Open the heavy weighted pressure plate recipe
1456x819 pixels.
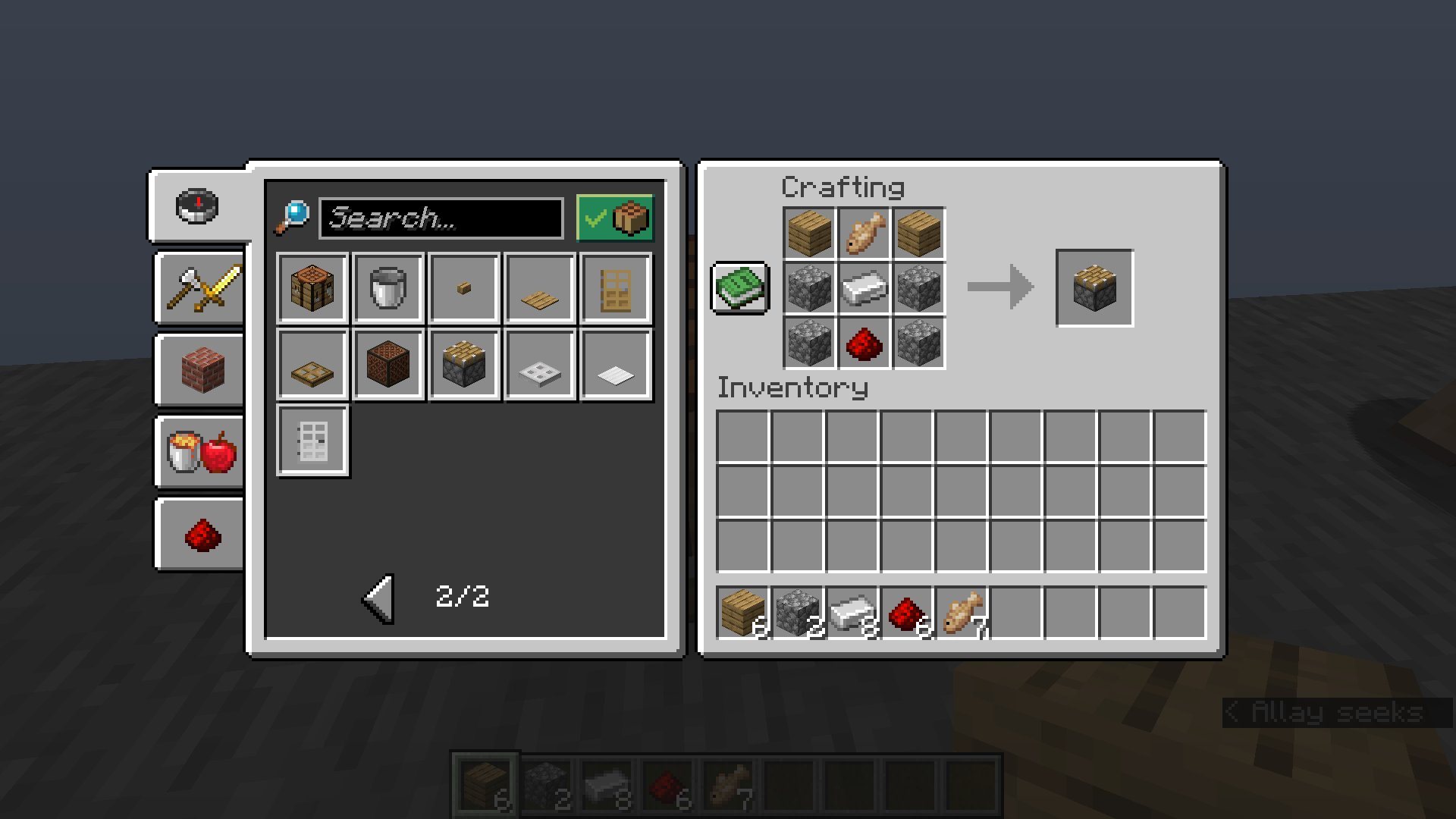click(539, 365)
